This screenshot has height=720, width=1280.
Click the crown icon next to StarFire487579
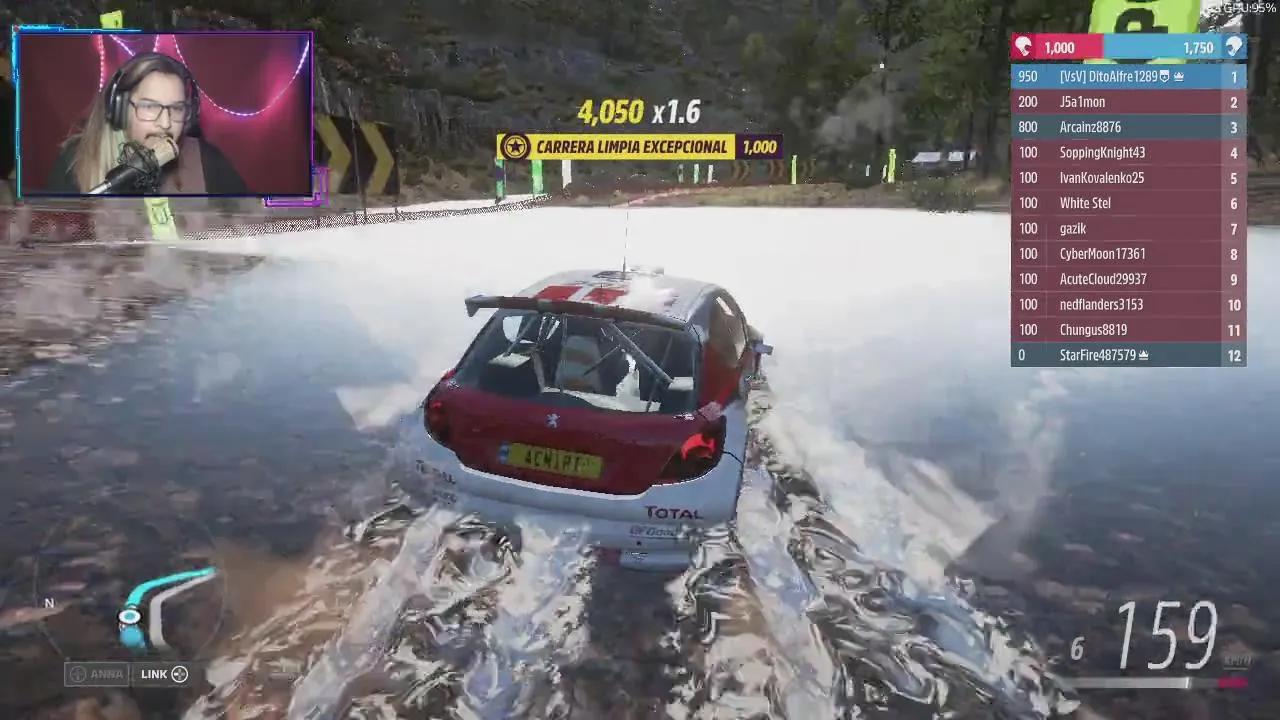click(x=1144, y=354)
